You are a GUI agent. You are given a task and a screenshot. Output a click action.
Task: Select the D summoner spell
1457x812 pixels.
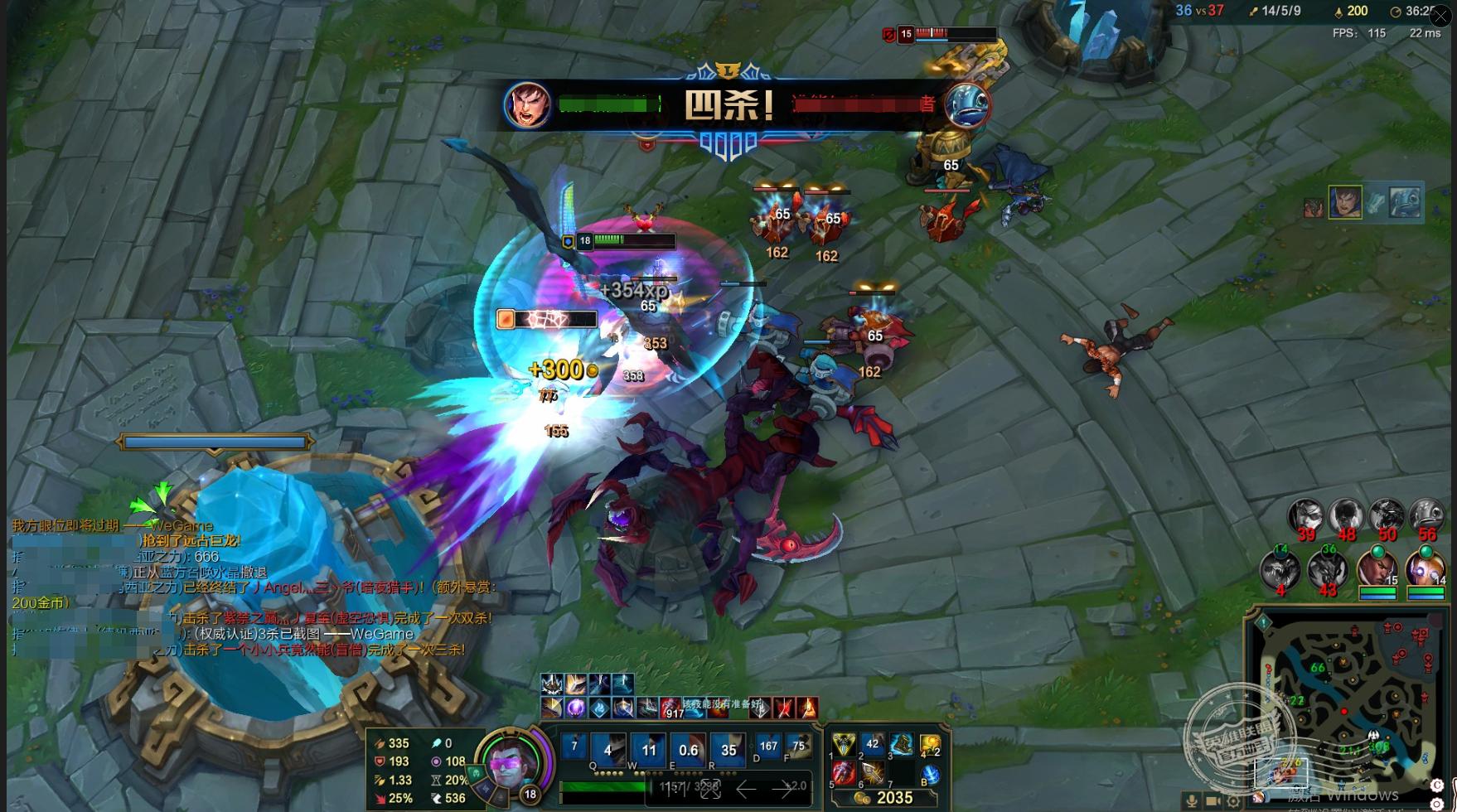(x=768, y=746)
